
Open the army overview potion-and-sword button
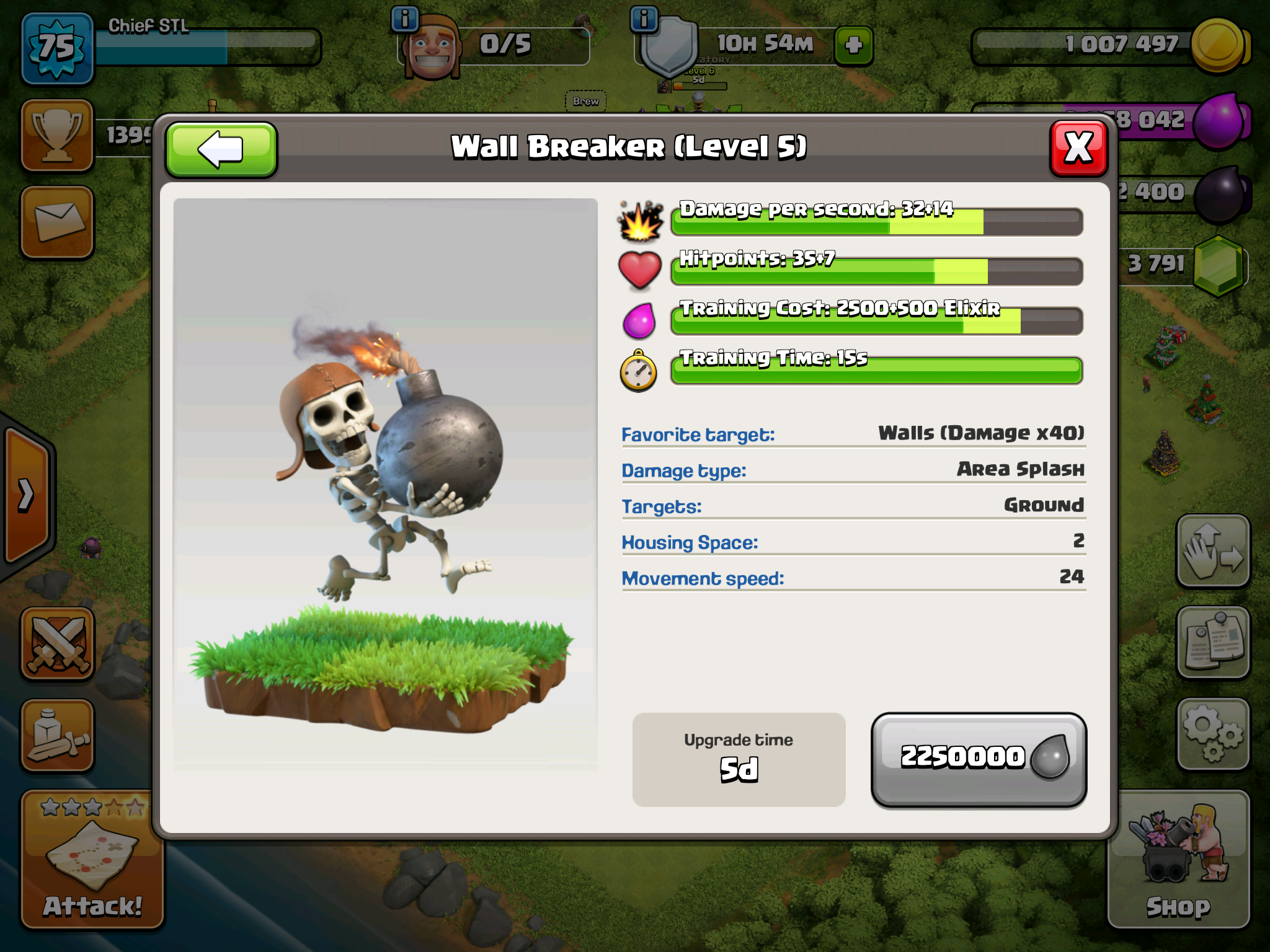click(57, 735)
